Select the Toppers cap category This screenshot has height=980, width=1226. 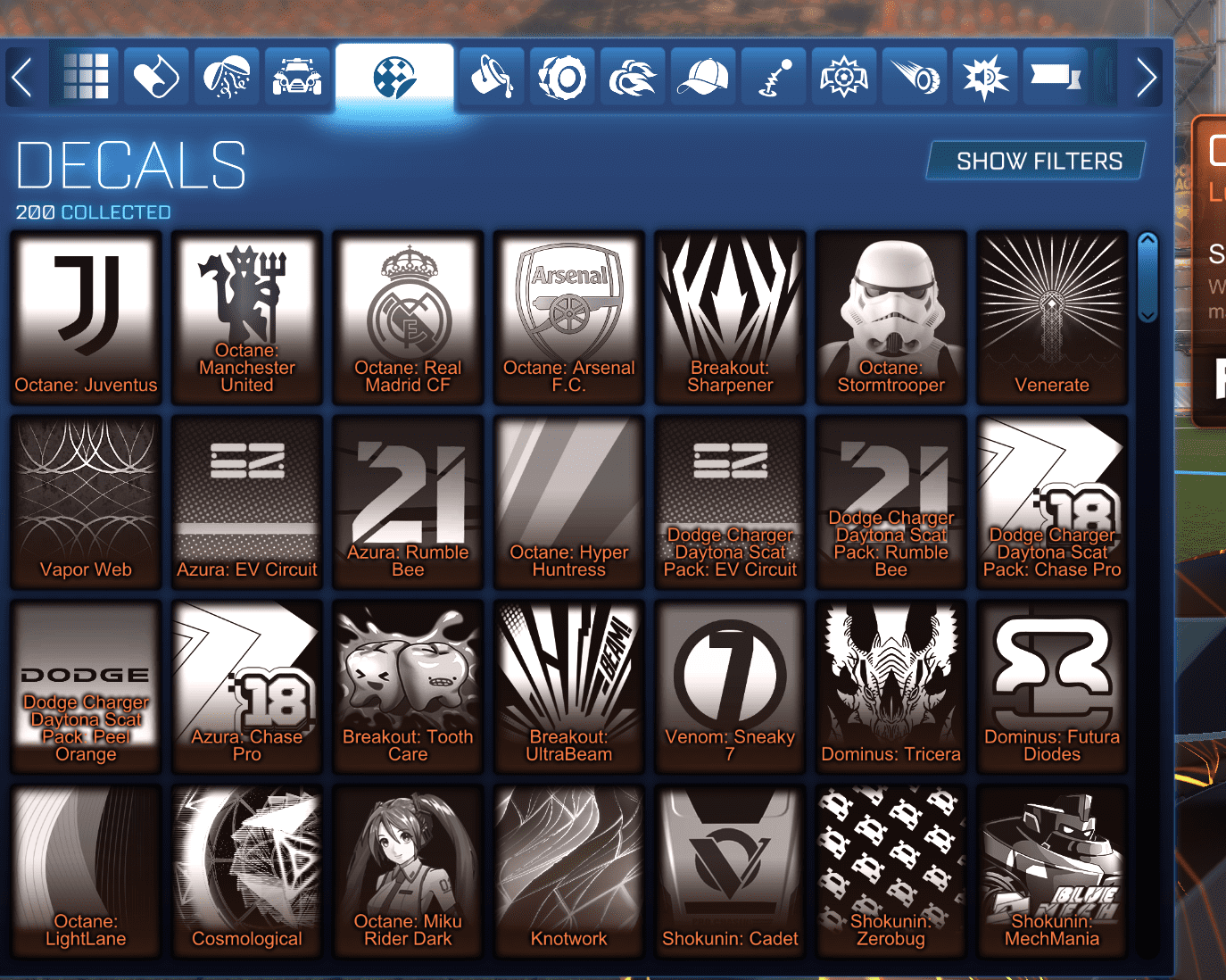click(x=703, y=76)
